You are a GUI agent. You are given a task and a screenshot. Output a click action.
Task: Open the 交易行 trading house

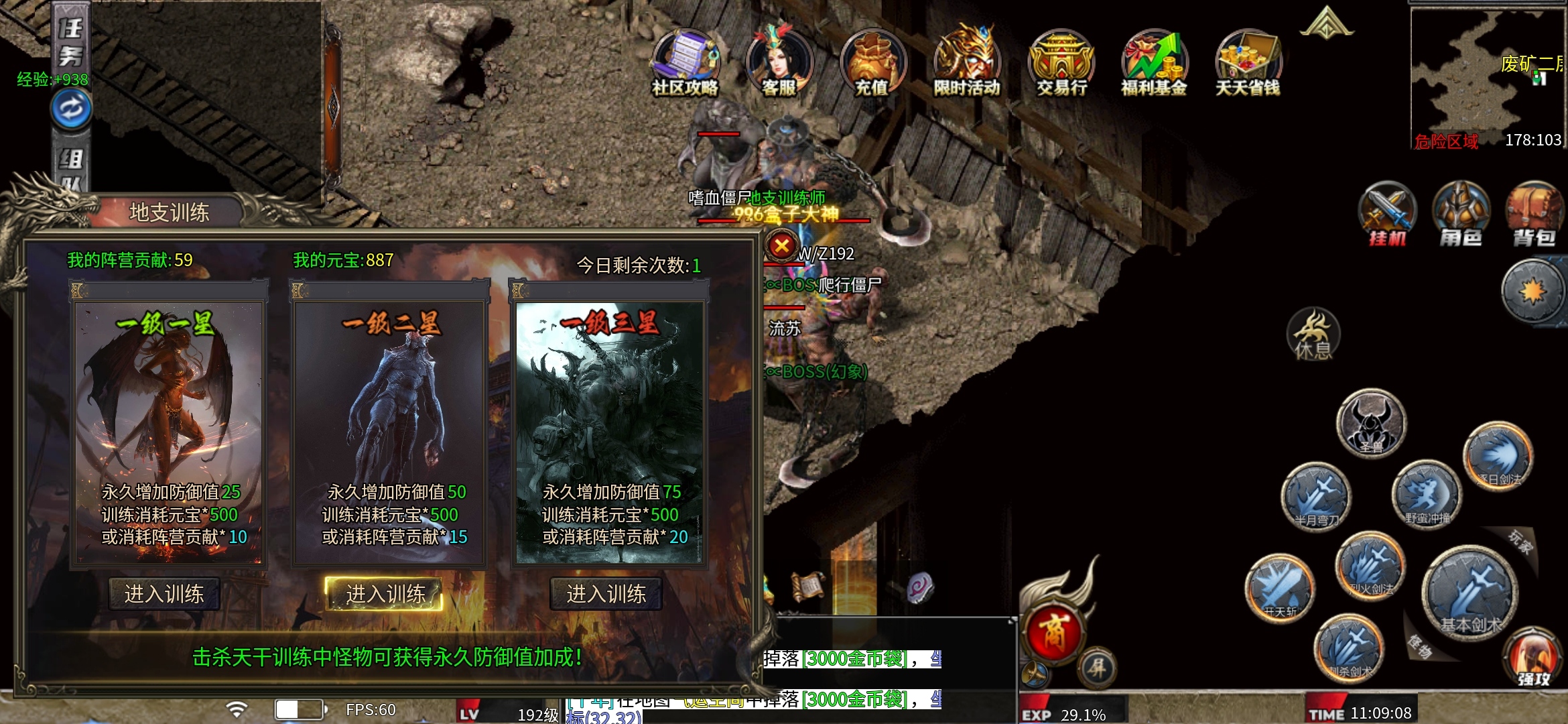coord(1061,62)
